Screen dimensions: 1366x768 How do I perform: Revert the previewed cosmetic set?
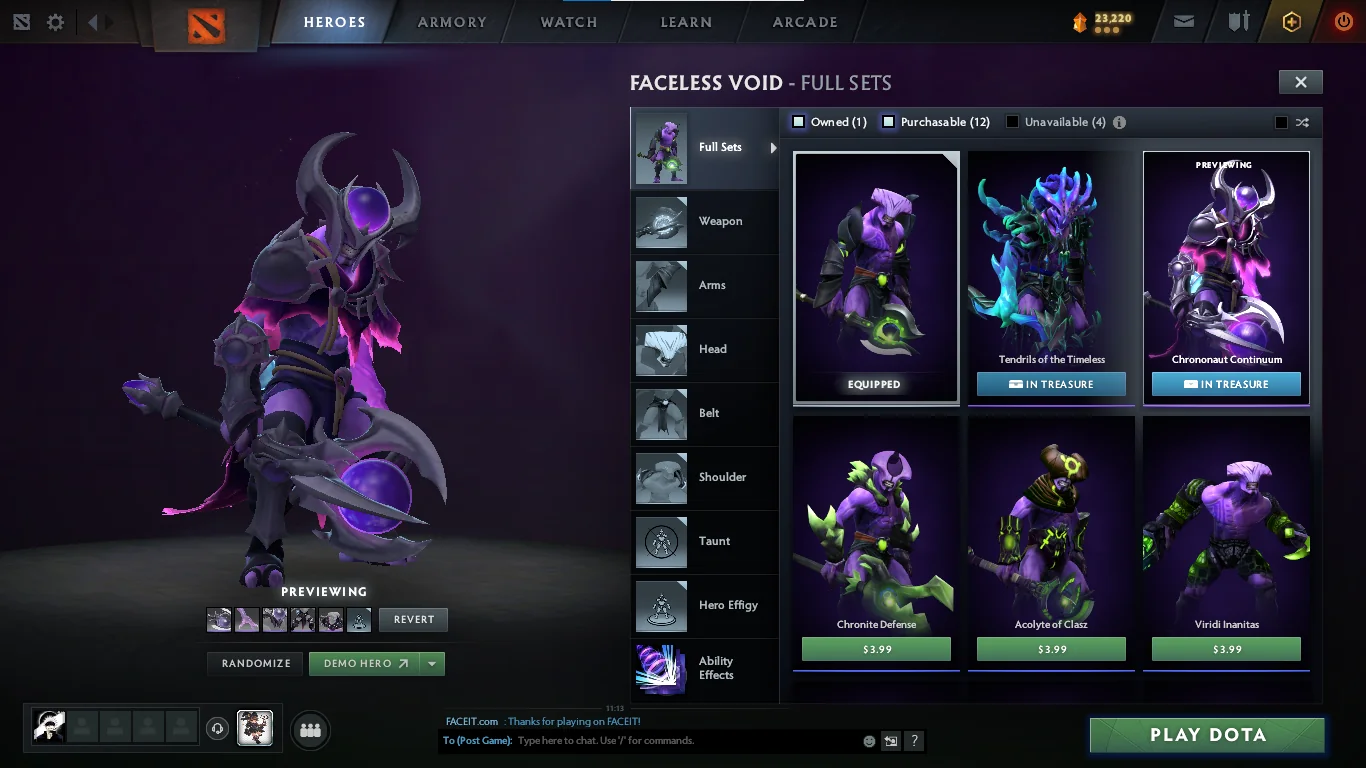pos(413,620)
